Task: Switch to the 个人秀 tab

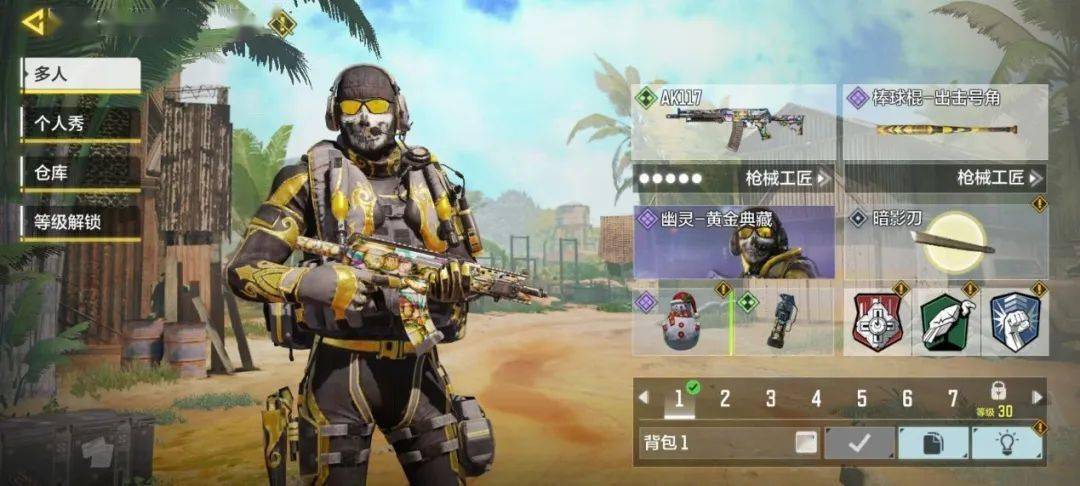Action: (80, 124)
